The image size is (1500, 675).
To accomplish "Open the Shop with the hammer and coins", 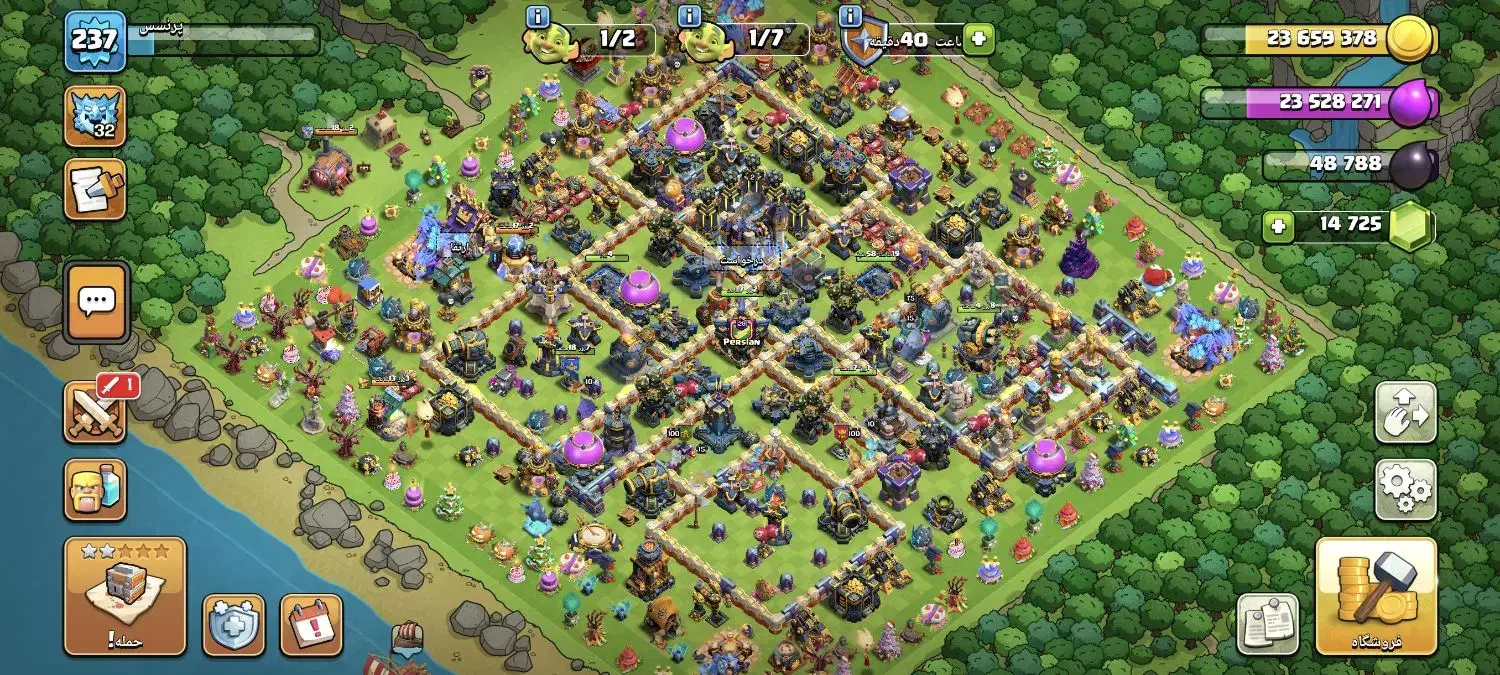I will point(1376,596).
